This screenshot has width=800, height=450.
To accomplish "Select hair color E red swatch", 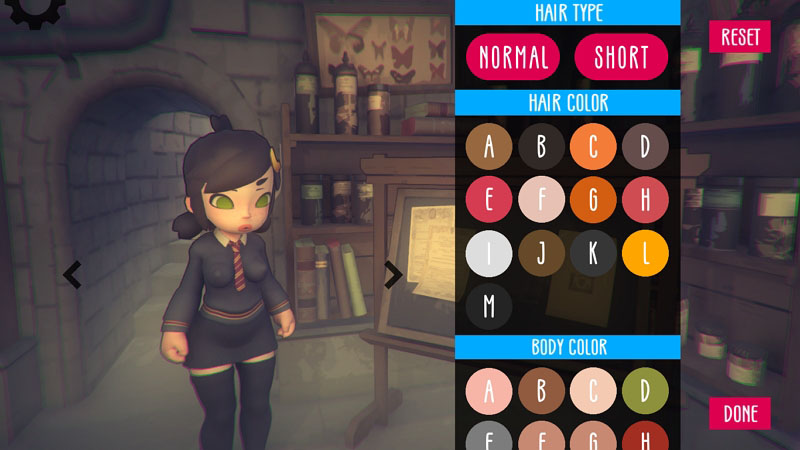I will point(489,200).
